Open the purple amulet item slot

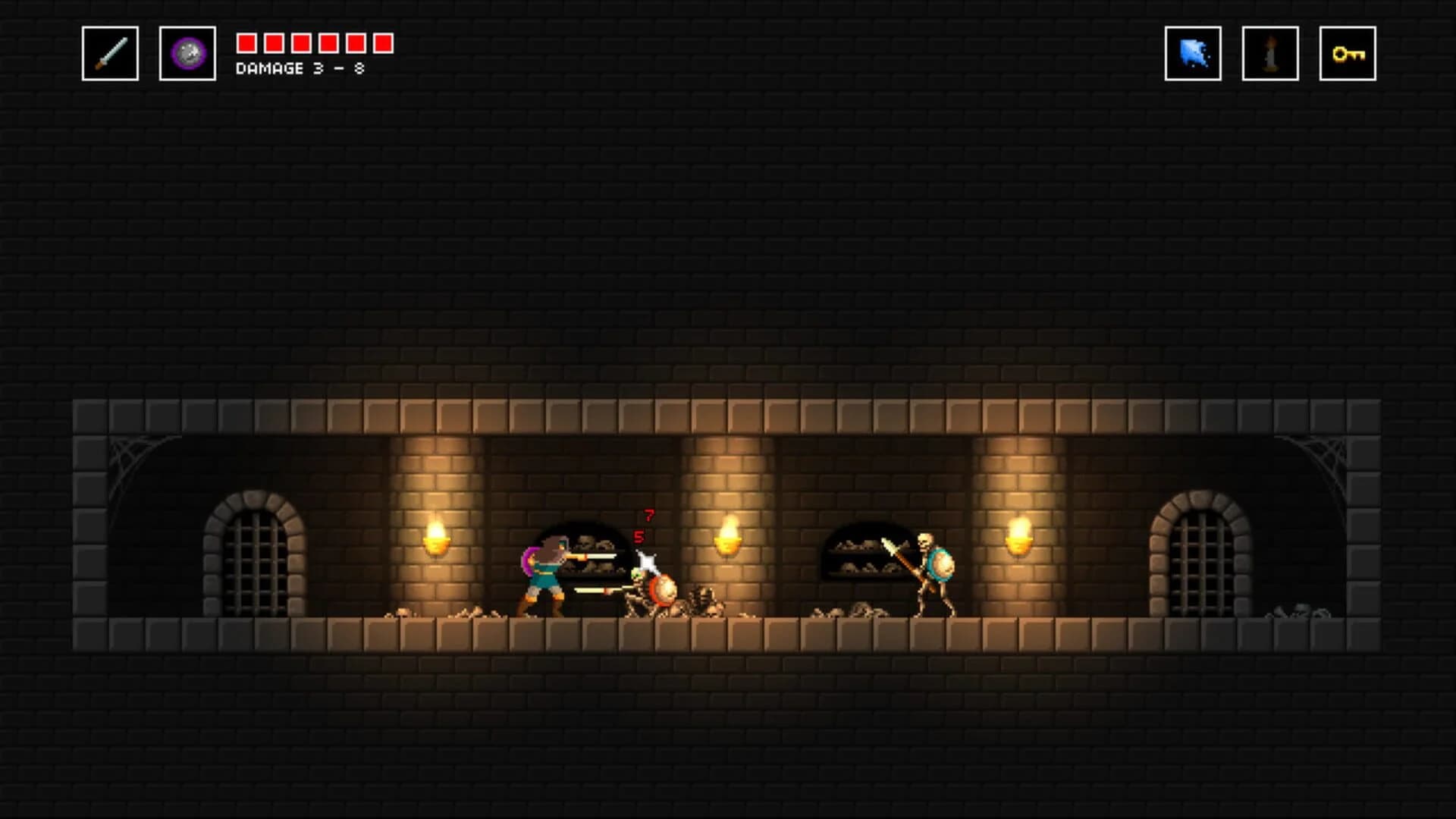pos(187,54)
